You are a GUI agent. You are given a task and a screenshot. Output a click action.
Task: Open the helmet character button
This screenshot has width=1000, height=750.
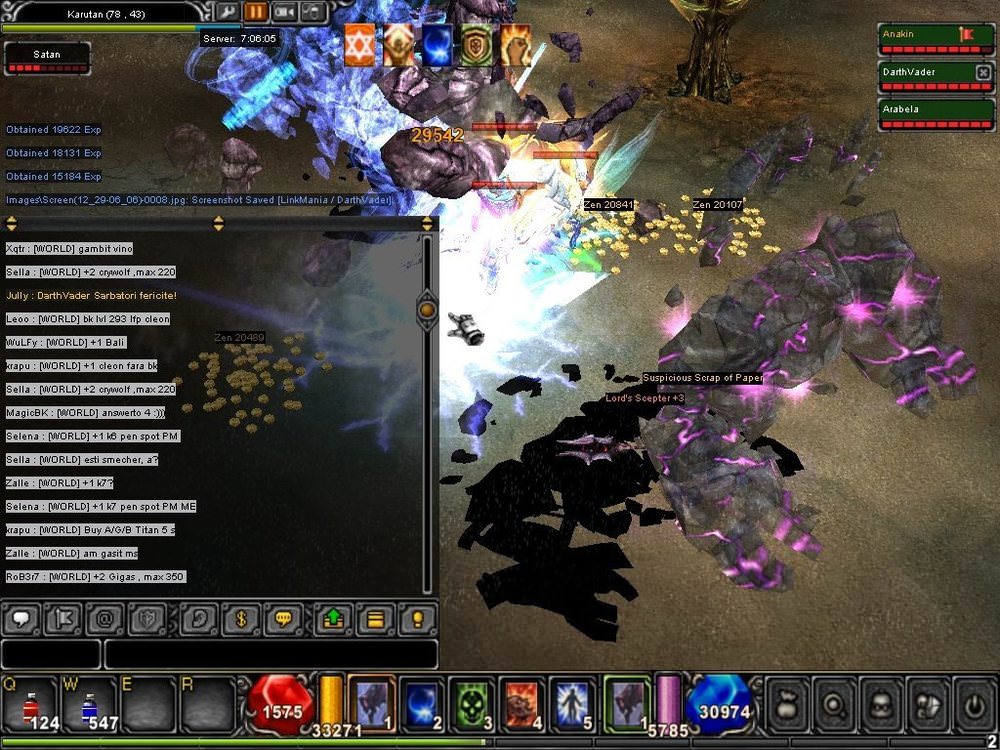(x=880, y=702)
